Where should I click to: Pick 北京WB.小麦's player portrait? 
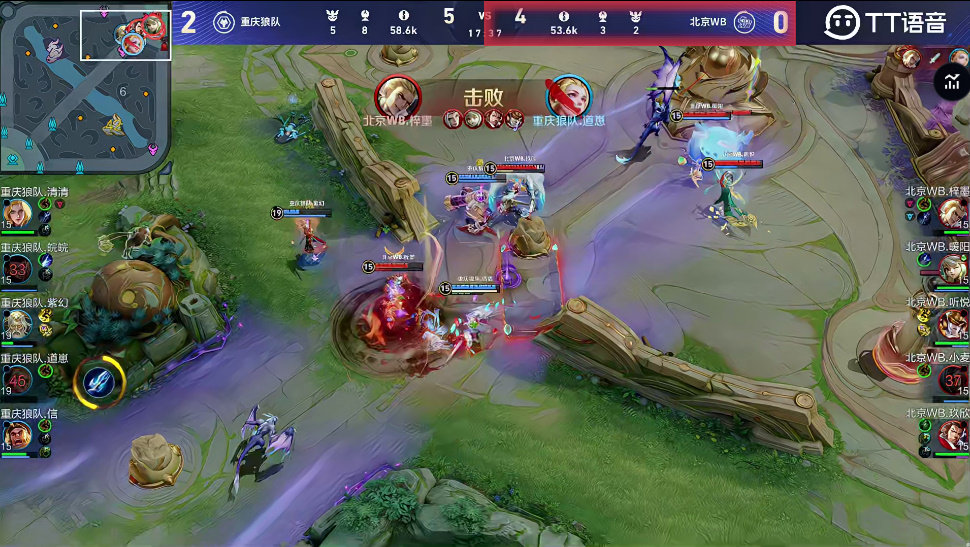[952, 380]
